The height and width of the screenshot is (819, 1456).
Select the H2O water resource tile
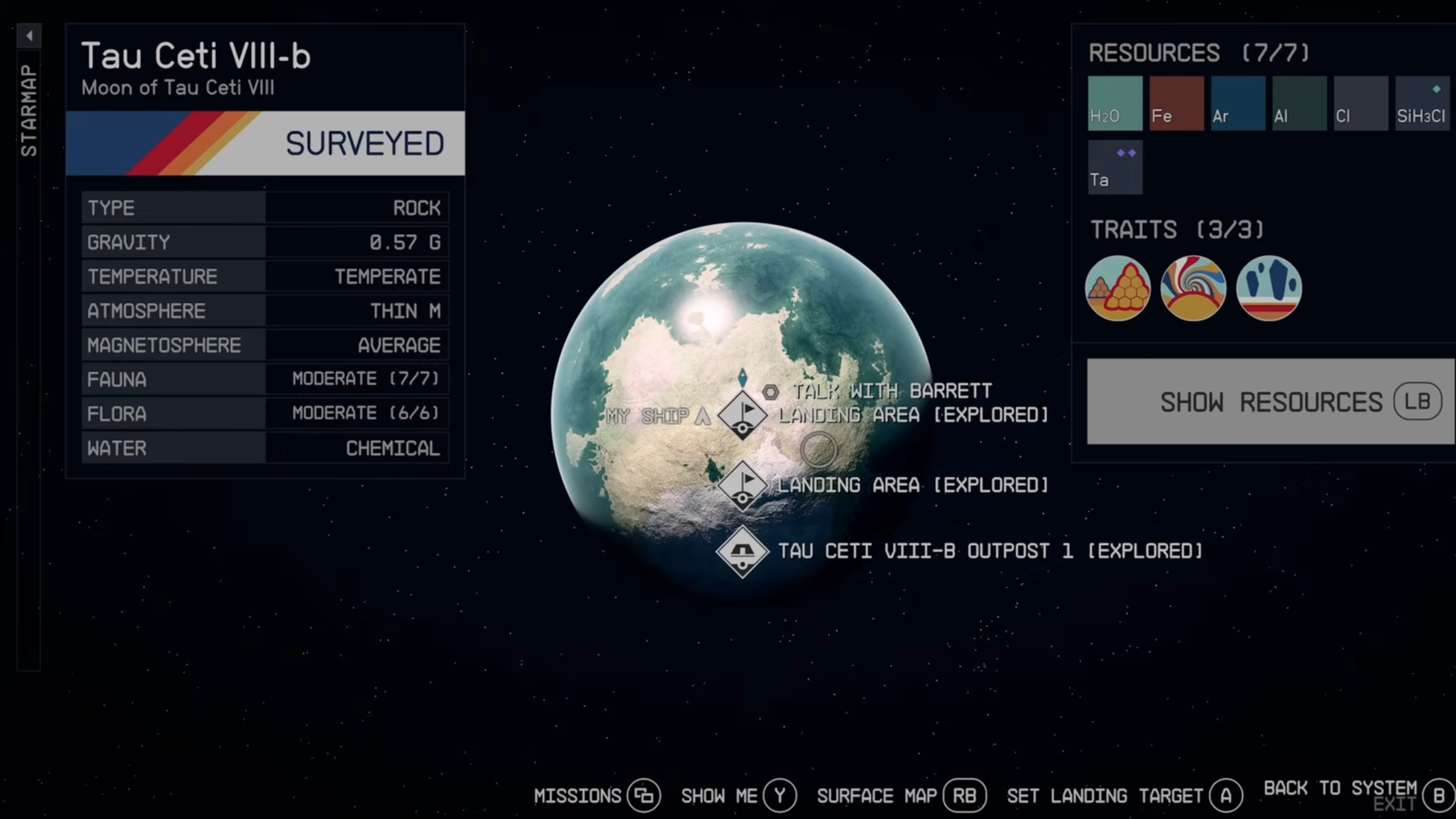pos(1115,104)
